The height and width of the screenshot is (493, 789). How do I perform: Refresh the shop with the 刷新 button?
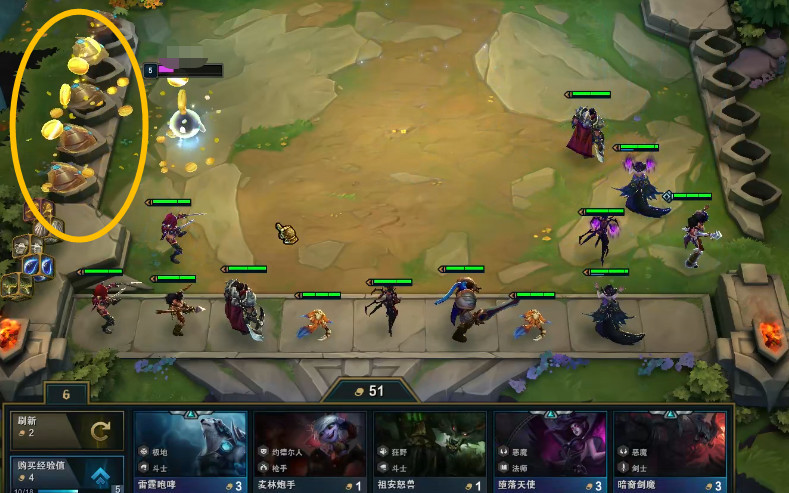pos(66,430)
